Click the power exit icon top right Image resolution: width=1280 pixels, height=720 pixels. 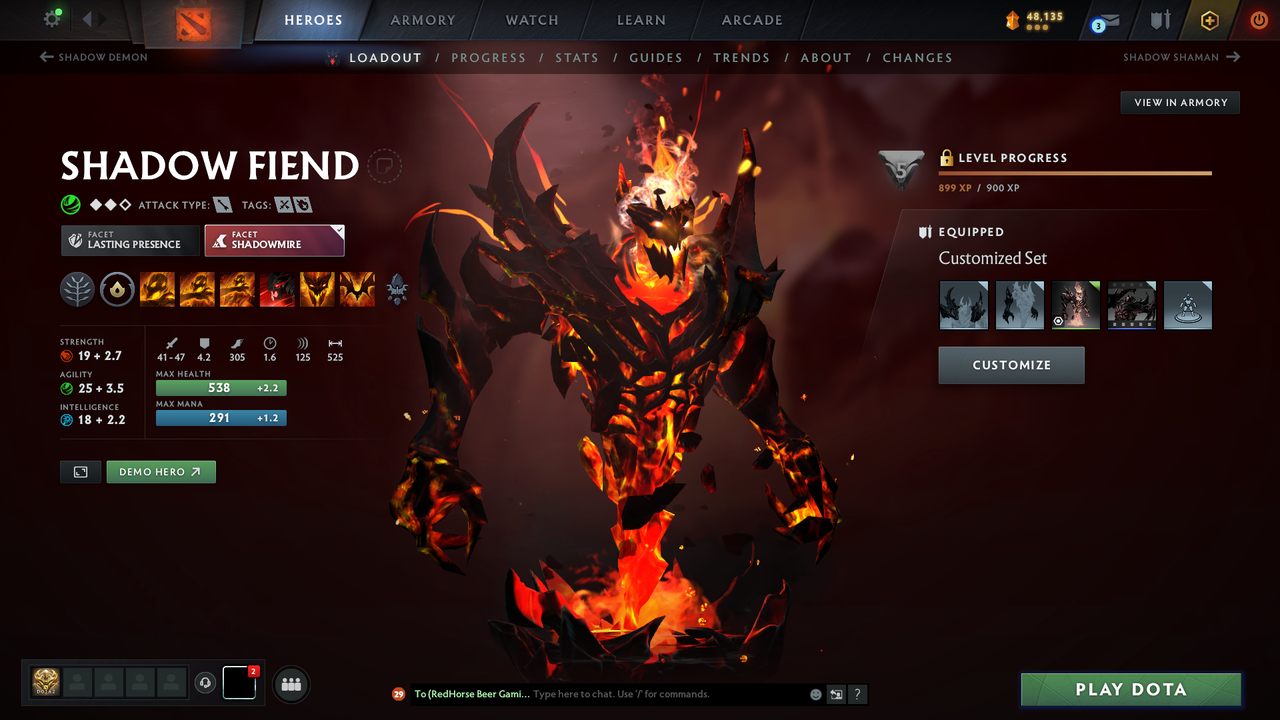tap(1259, 19)
